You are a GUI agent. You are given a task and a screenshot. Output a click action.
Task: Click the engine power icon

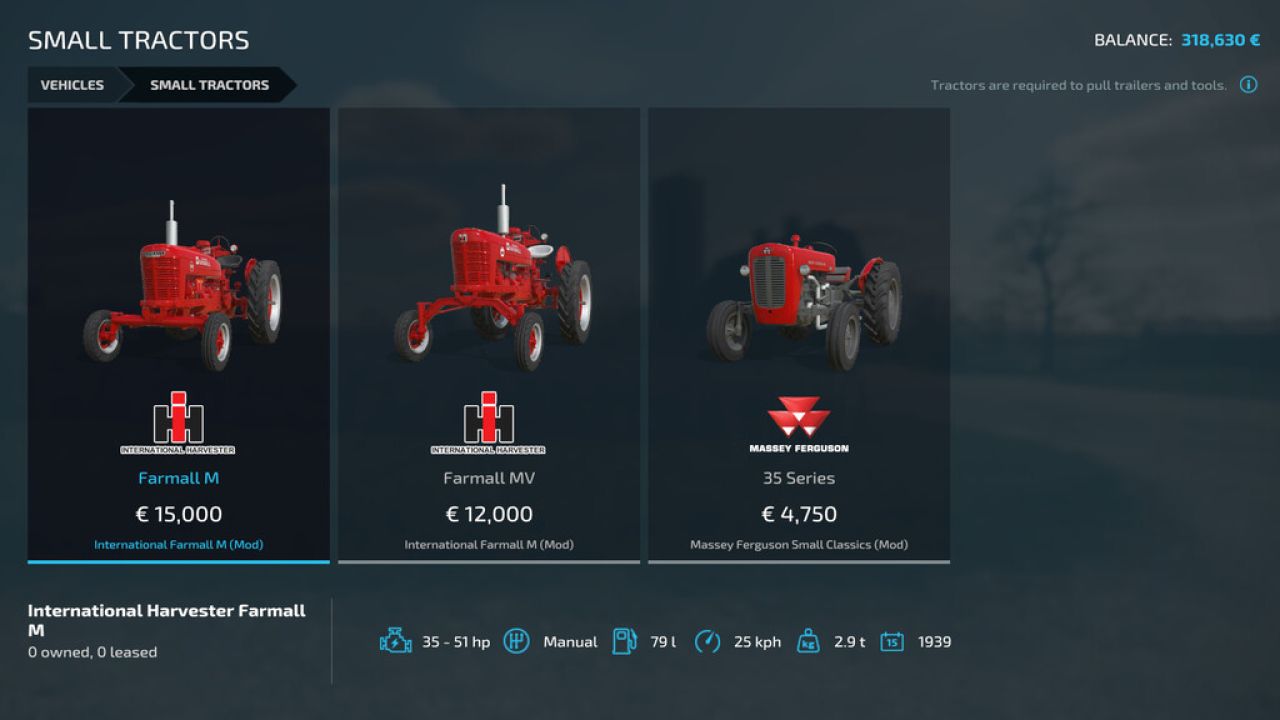(396, 641)
